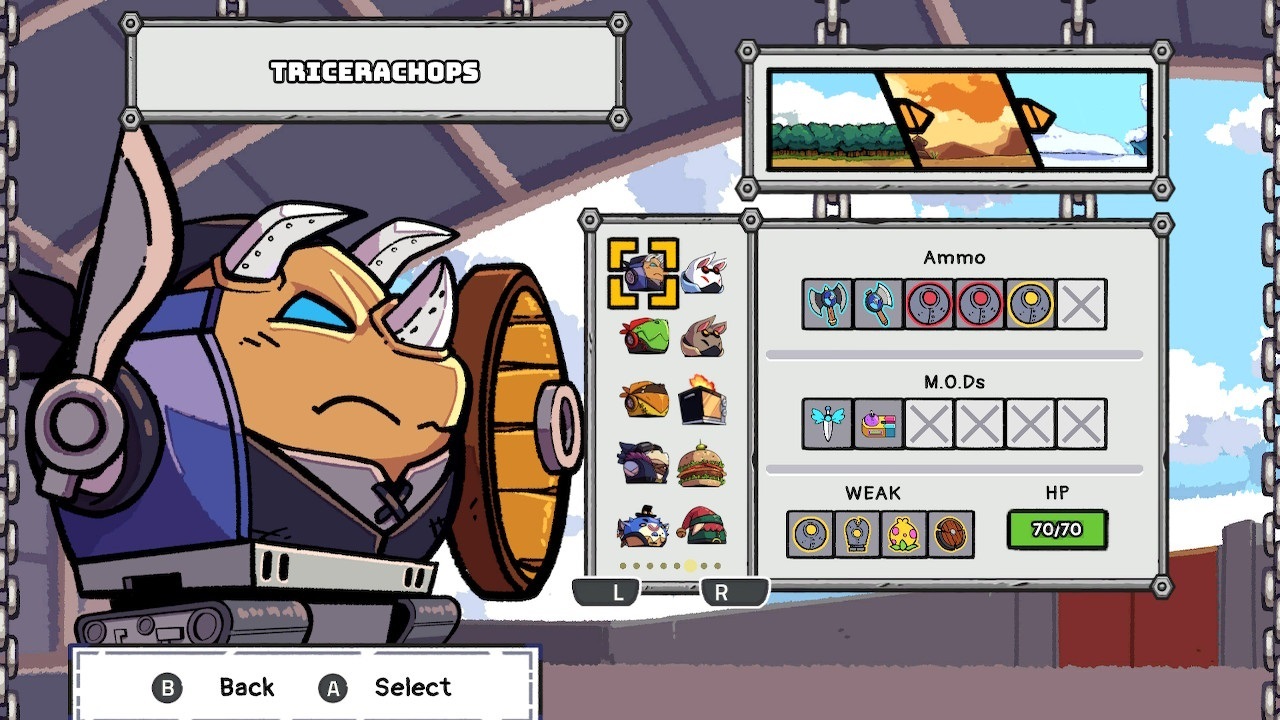This screenshot has width=1280, height=720.
Task: Choose the hamburger character
Action: point(703,464)
